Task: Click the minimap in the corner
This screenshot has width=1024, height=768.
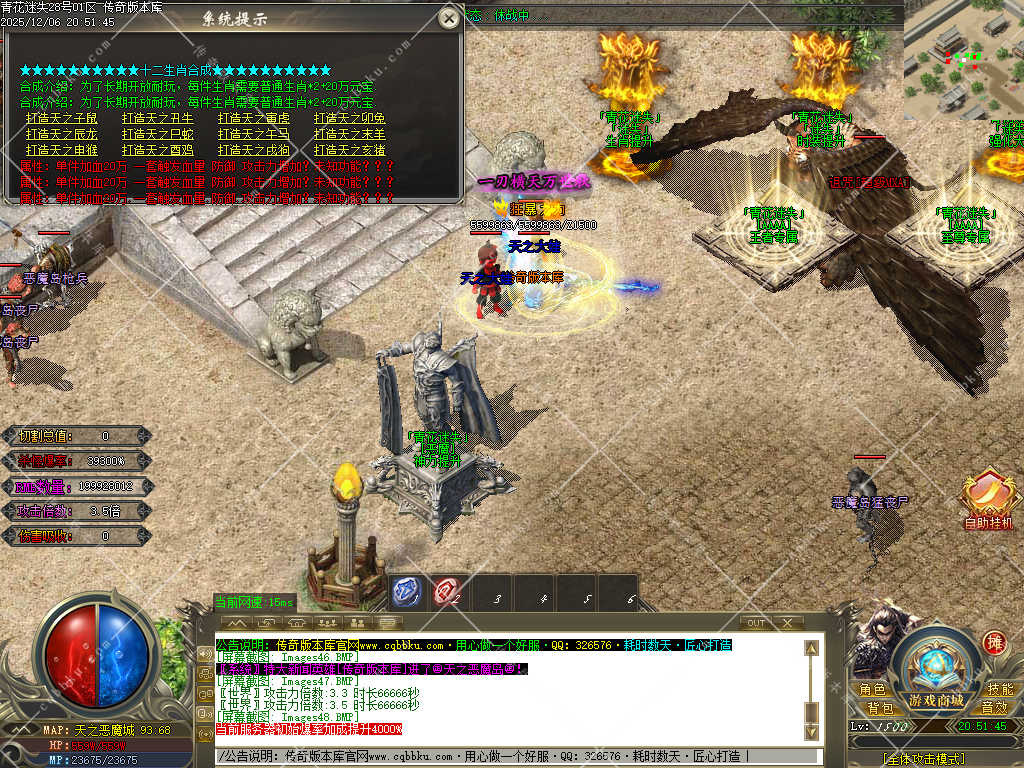Action: [964, 60]
